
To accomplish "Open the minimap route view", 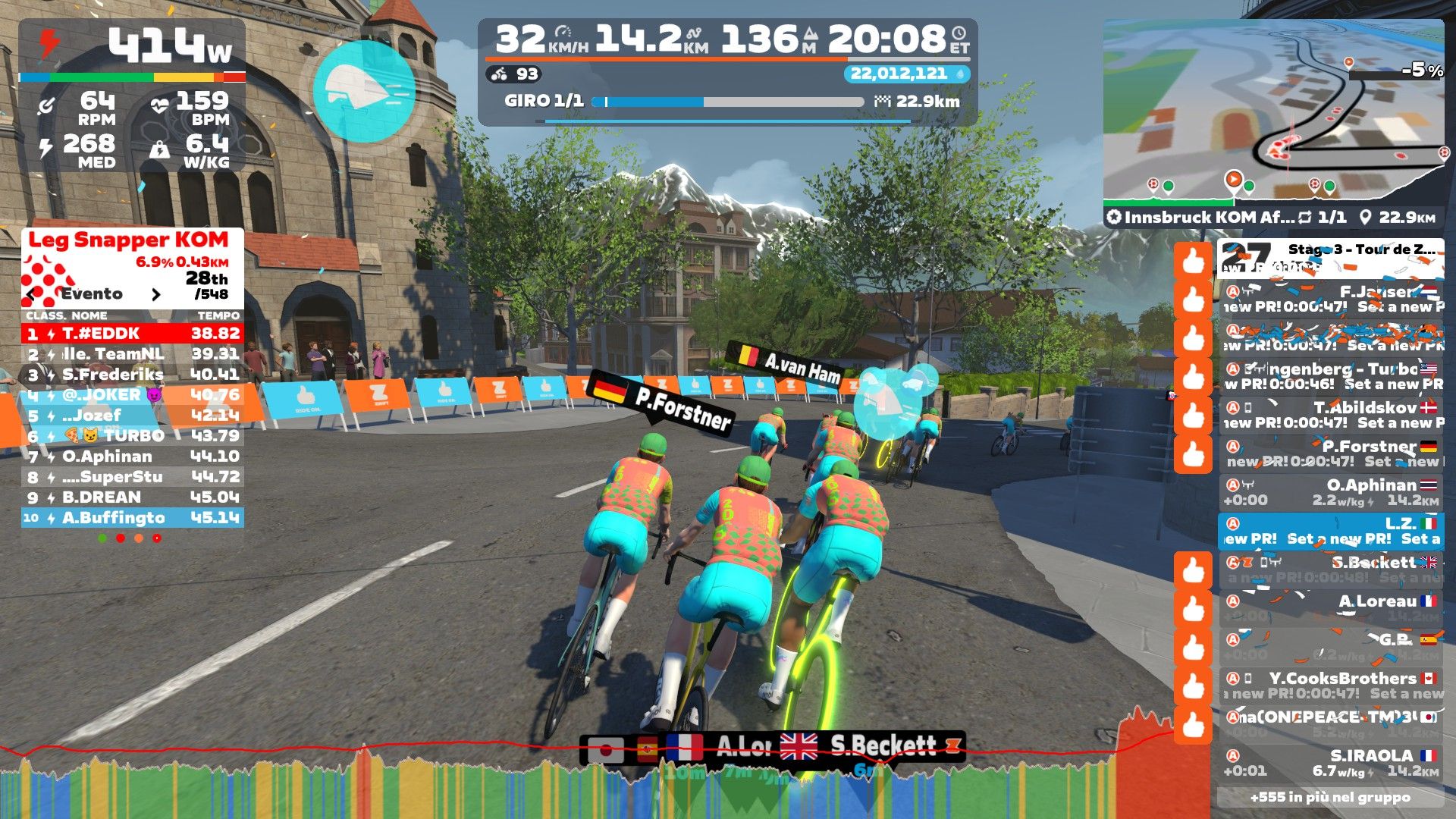I will 1272,114.
